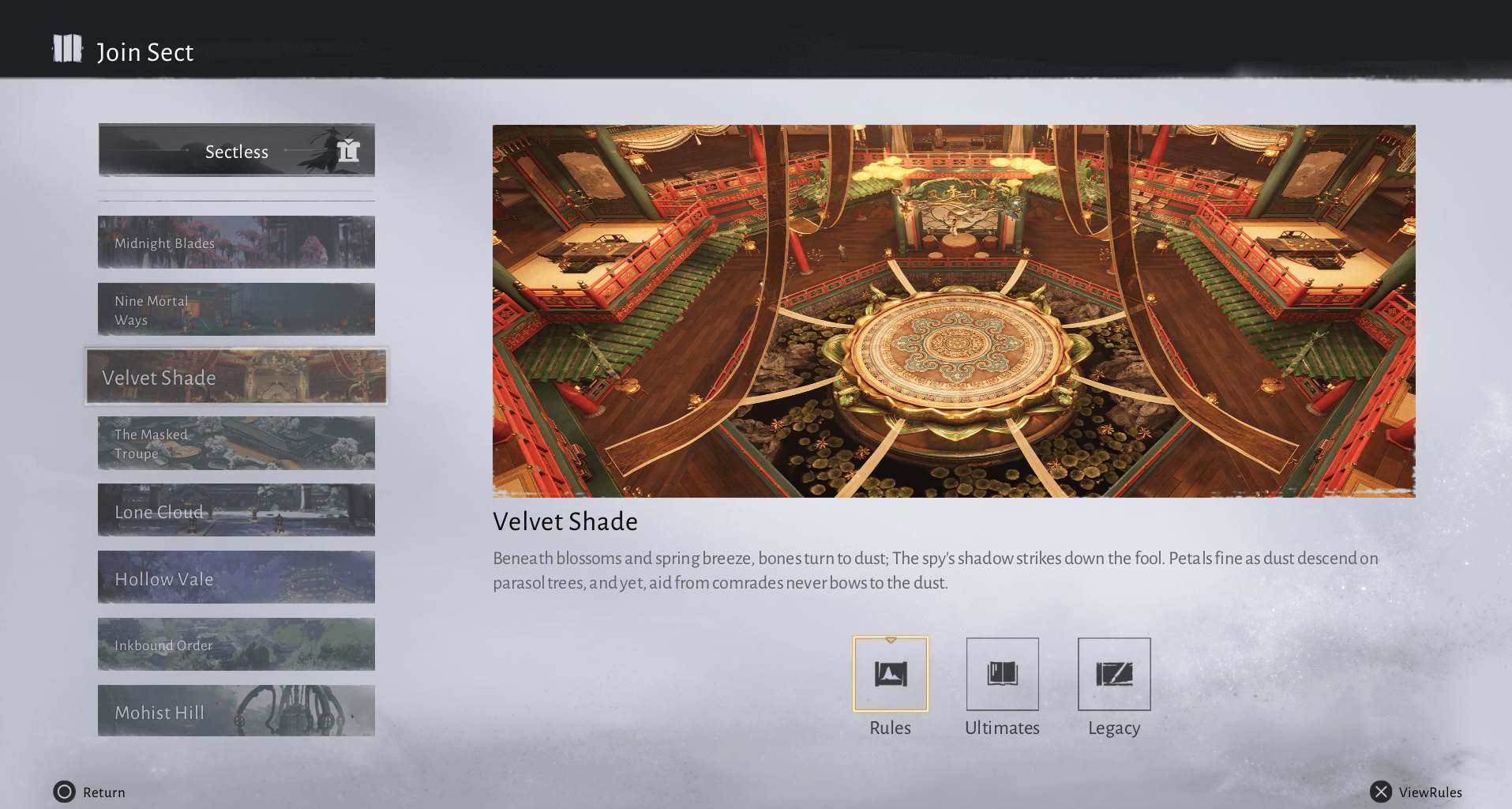Choose the Midnight Blades sect
The height and width of the screenshot is (809, 1512).
coord(236,243)
